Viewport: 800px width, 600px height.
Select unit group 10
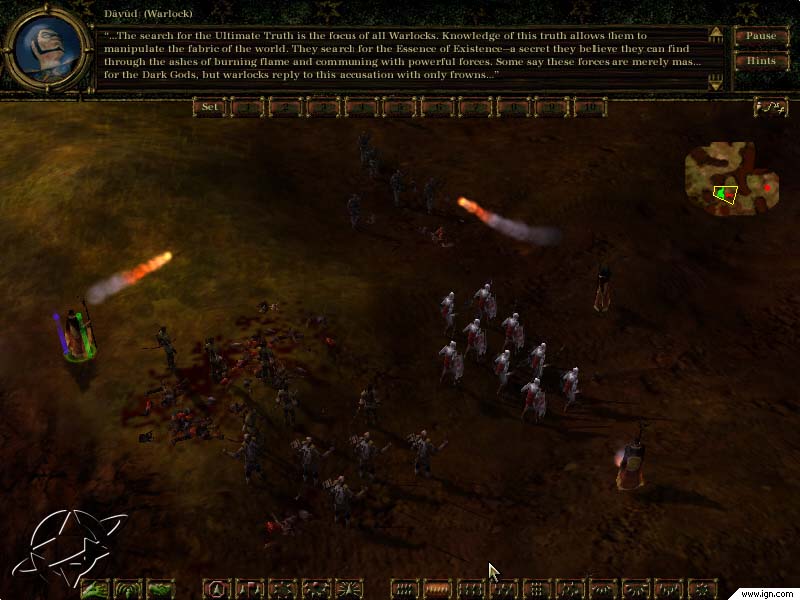click(x=590, y=107)
